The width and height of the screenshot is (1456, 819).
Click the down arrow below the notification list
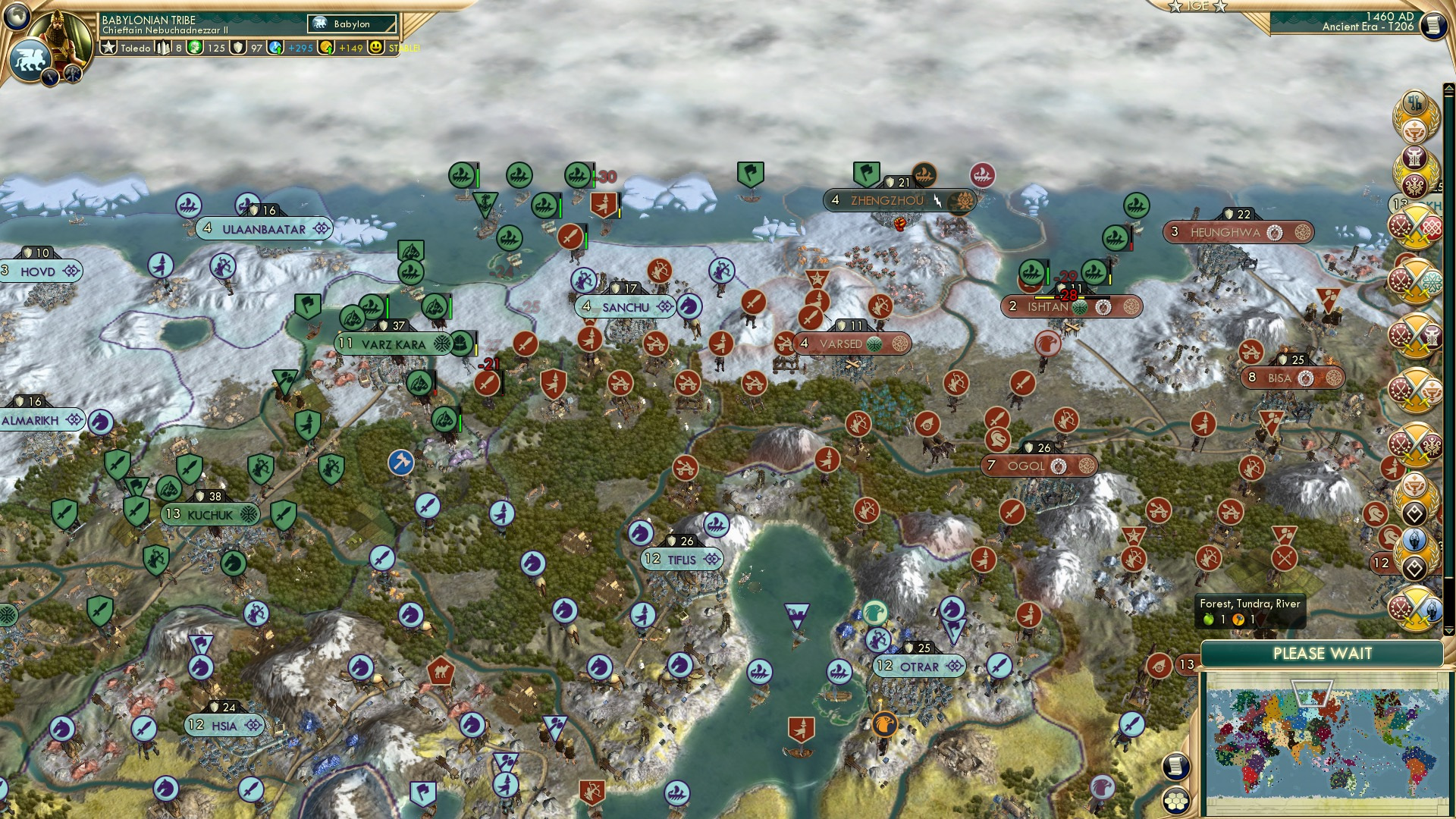(1448, 632)
